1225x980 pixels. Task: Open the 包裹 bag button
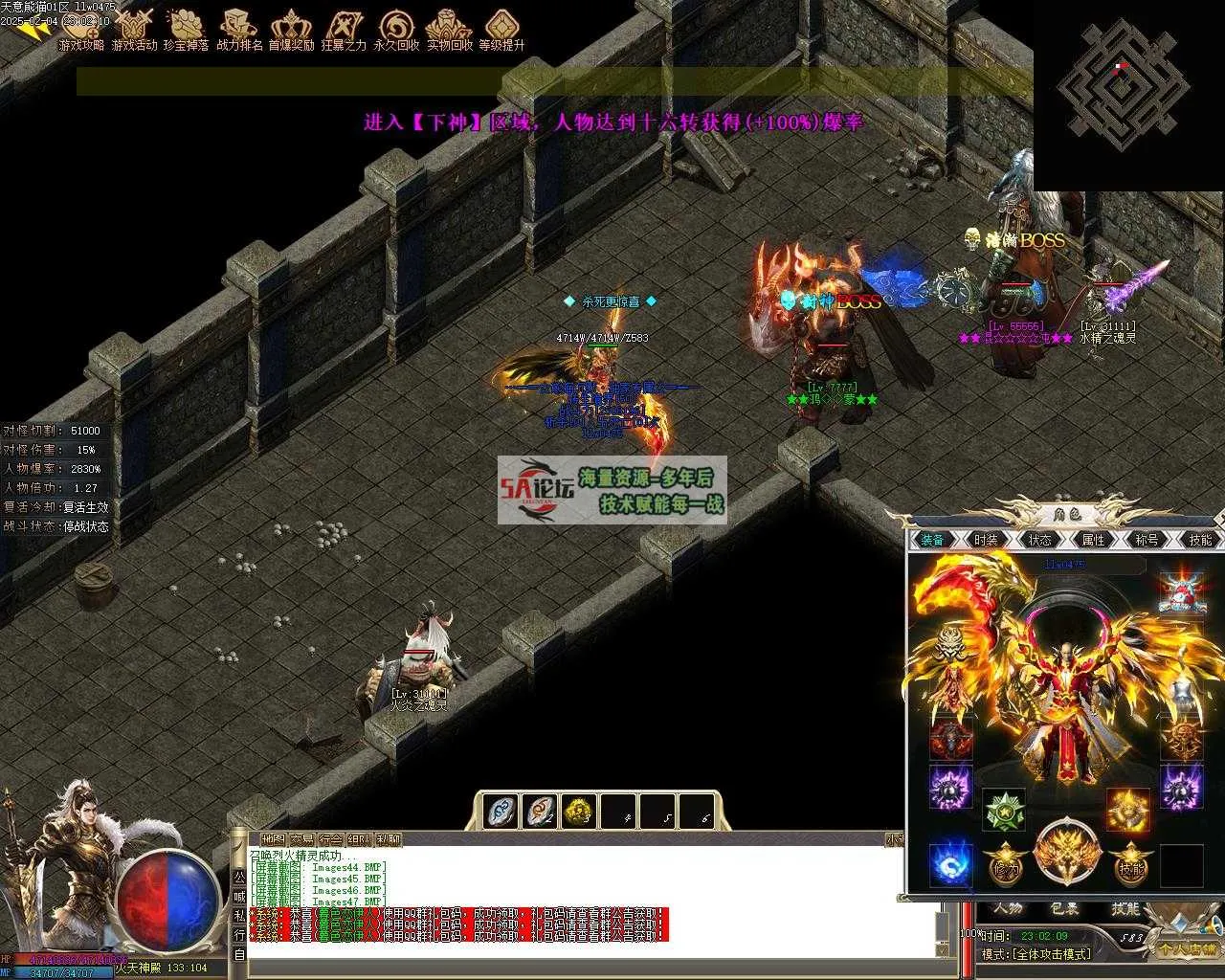tap(1064, 908)
